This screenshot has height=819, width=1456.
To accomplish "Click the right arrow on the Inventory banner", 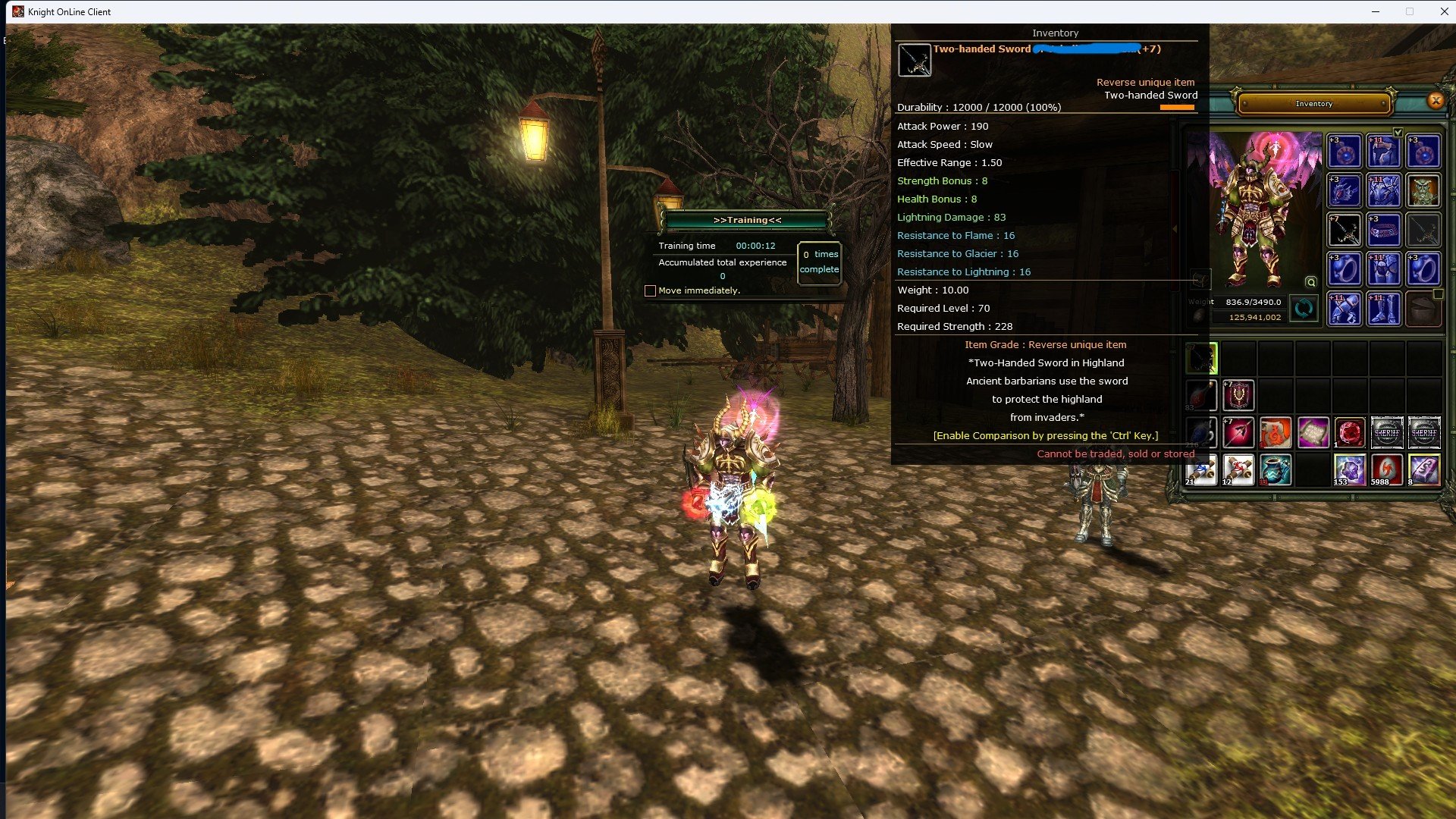I will pos(1383,104).
